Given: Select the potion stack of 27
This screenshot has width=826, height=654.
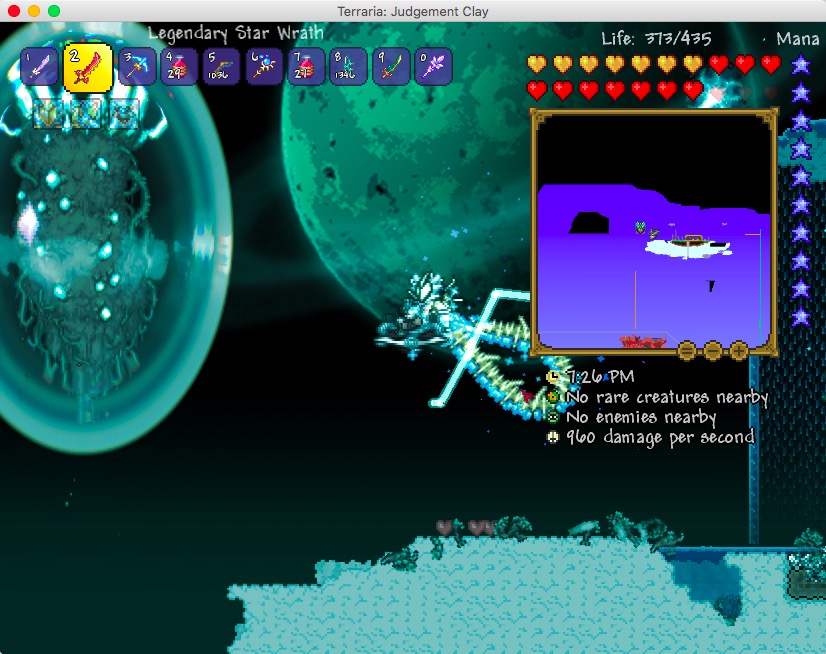Looking at the screenshot, I should pyautogui.click(x=305, y=68).
